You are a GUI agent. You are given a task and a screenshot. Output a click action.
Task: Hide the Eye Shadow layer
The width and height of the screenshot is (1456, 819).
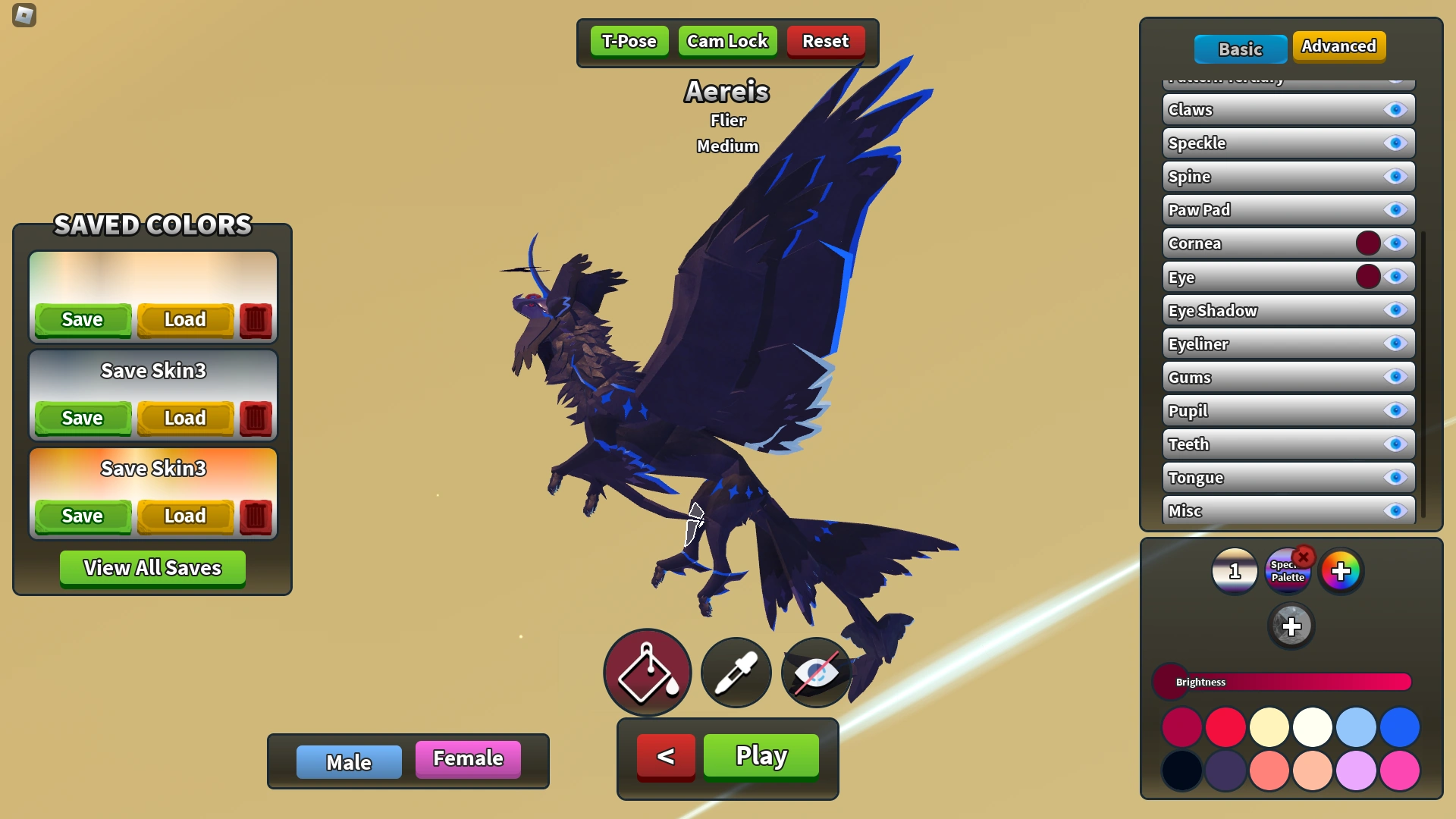click(1396, 310)
